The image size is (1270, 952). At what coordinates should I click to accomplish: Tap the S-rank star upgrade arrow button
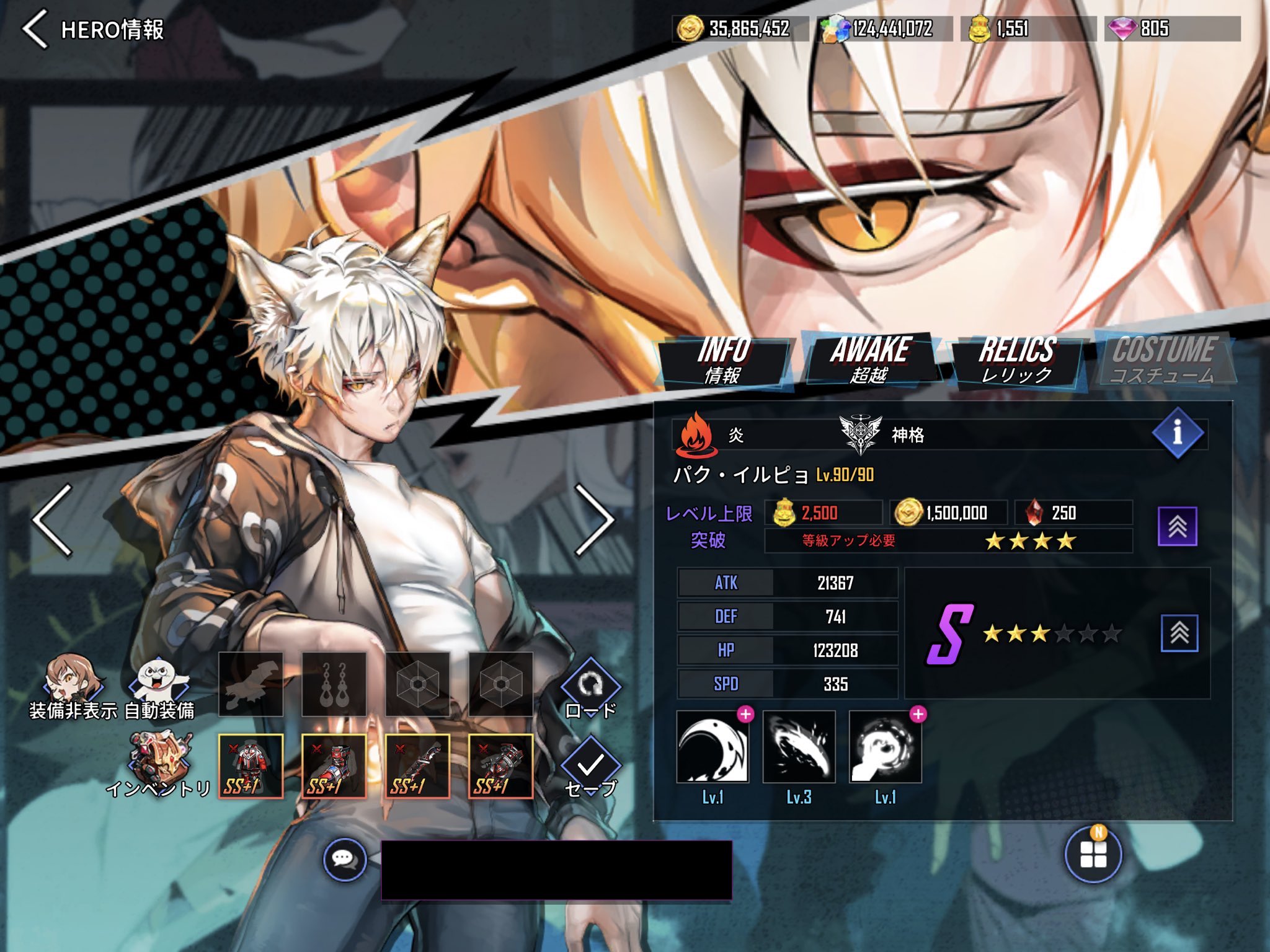click(x=1179, y=633)
